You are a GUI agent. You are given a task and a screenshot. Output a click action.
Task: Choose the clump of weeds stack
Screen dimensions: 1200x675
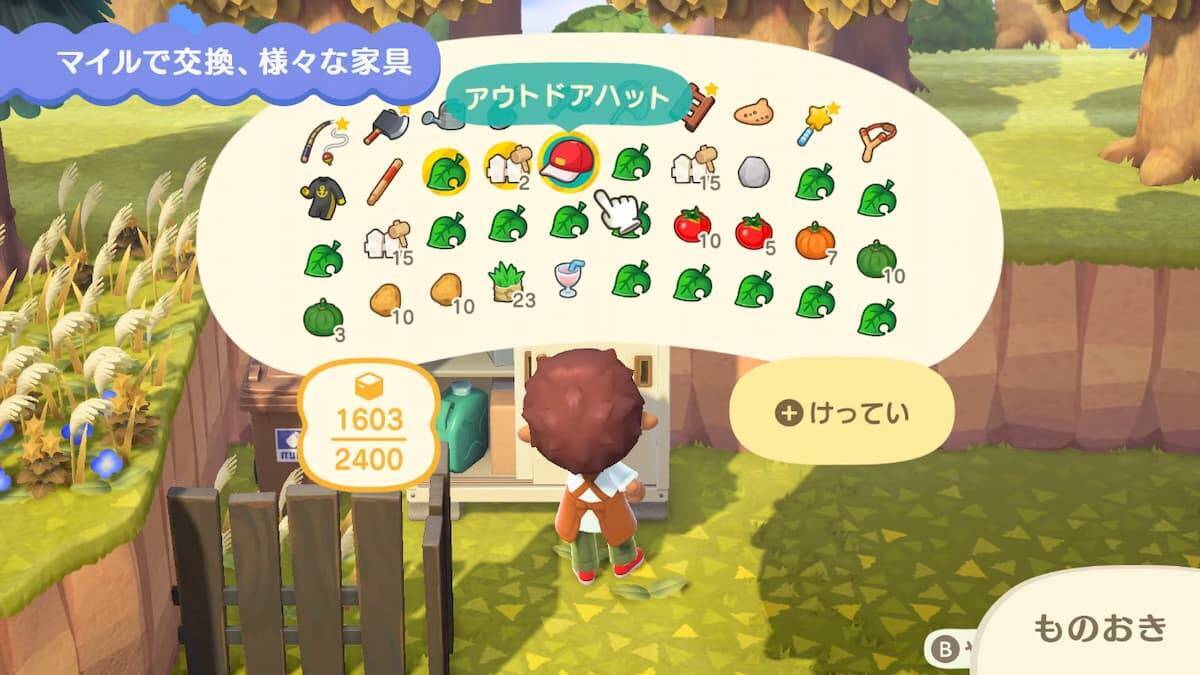coord(505,282)
